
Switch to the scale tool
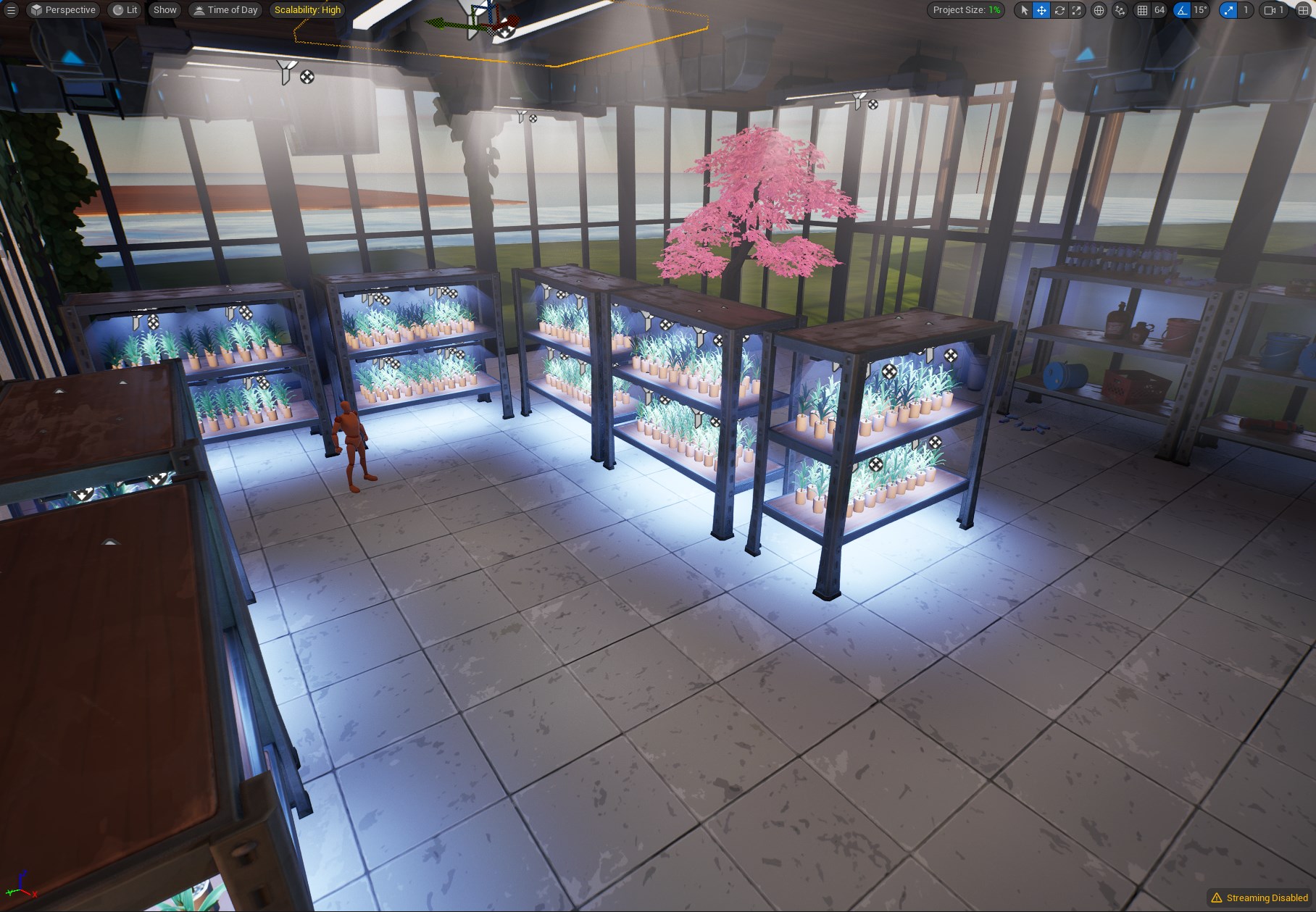(x=1077, y=10)
